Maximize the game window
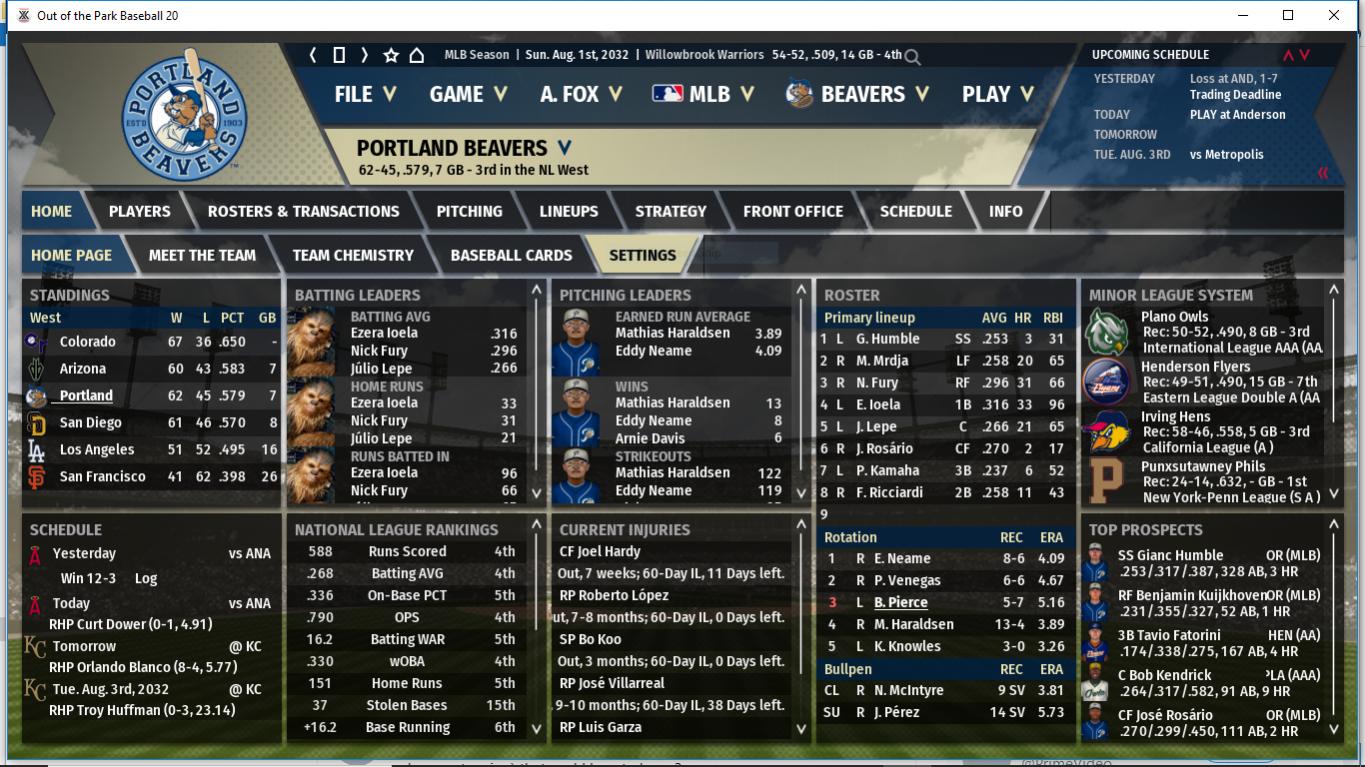 pyautogui.click(x=1288, y=15)
